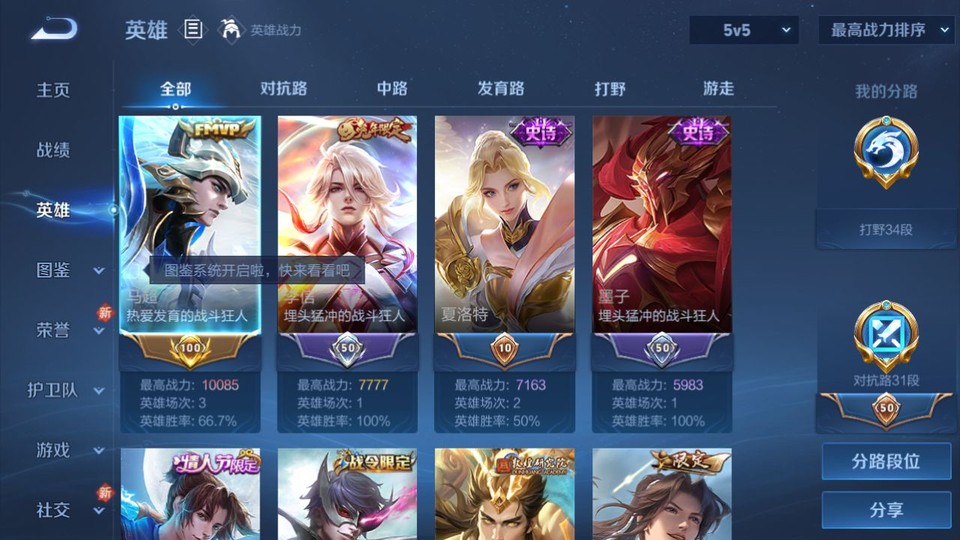Open the 5v5 mode dropdown
The width and height of the screenshot is (960, 540).
744,30
